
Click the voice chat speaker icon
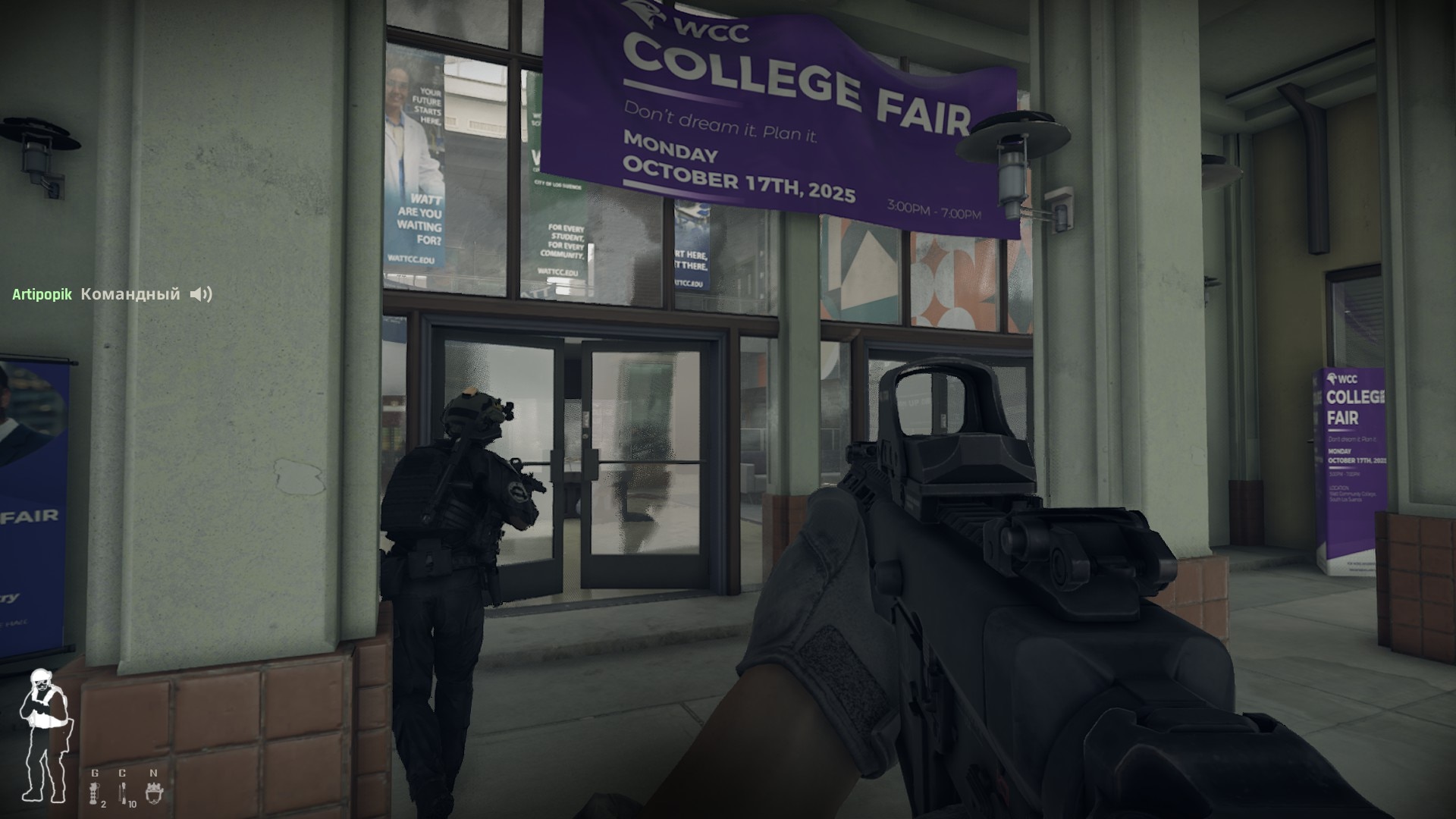coord(200,294)
